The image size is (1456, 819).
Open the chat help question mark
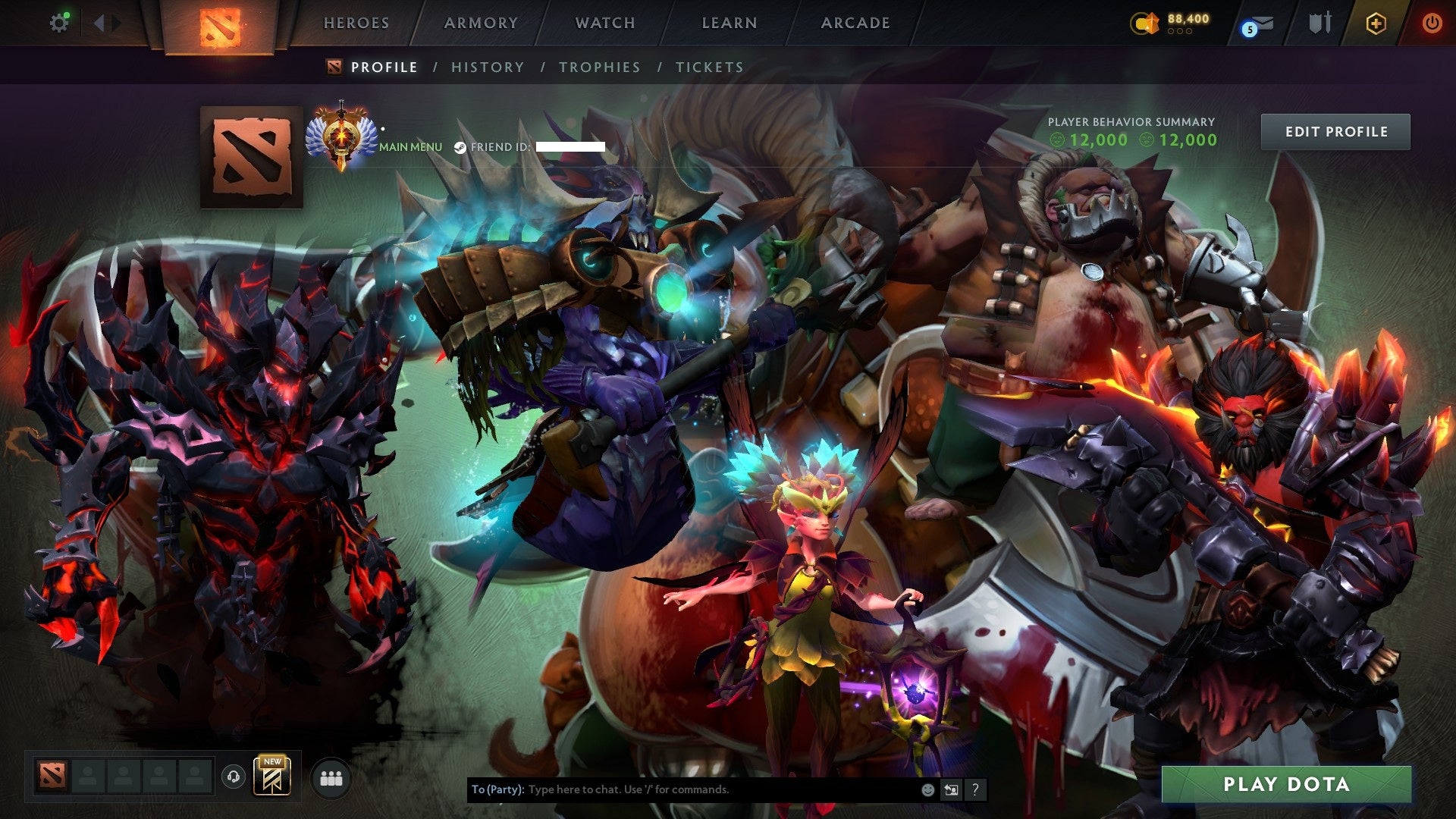pos(974,789)
